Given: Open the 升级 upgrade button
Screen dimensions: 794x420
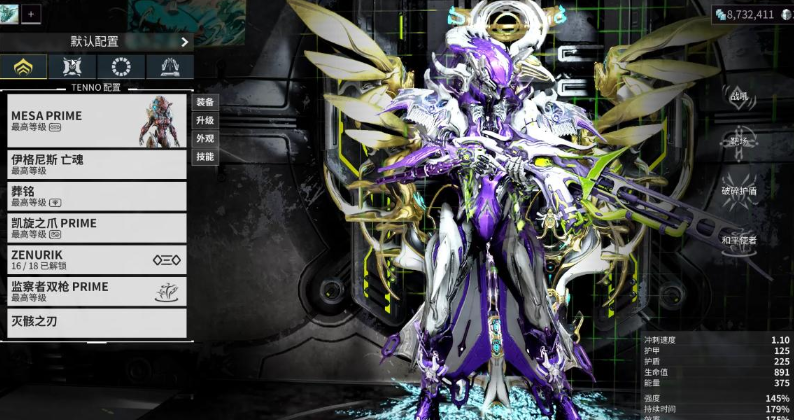Looking at the screenshot, I should (205, 120).
